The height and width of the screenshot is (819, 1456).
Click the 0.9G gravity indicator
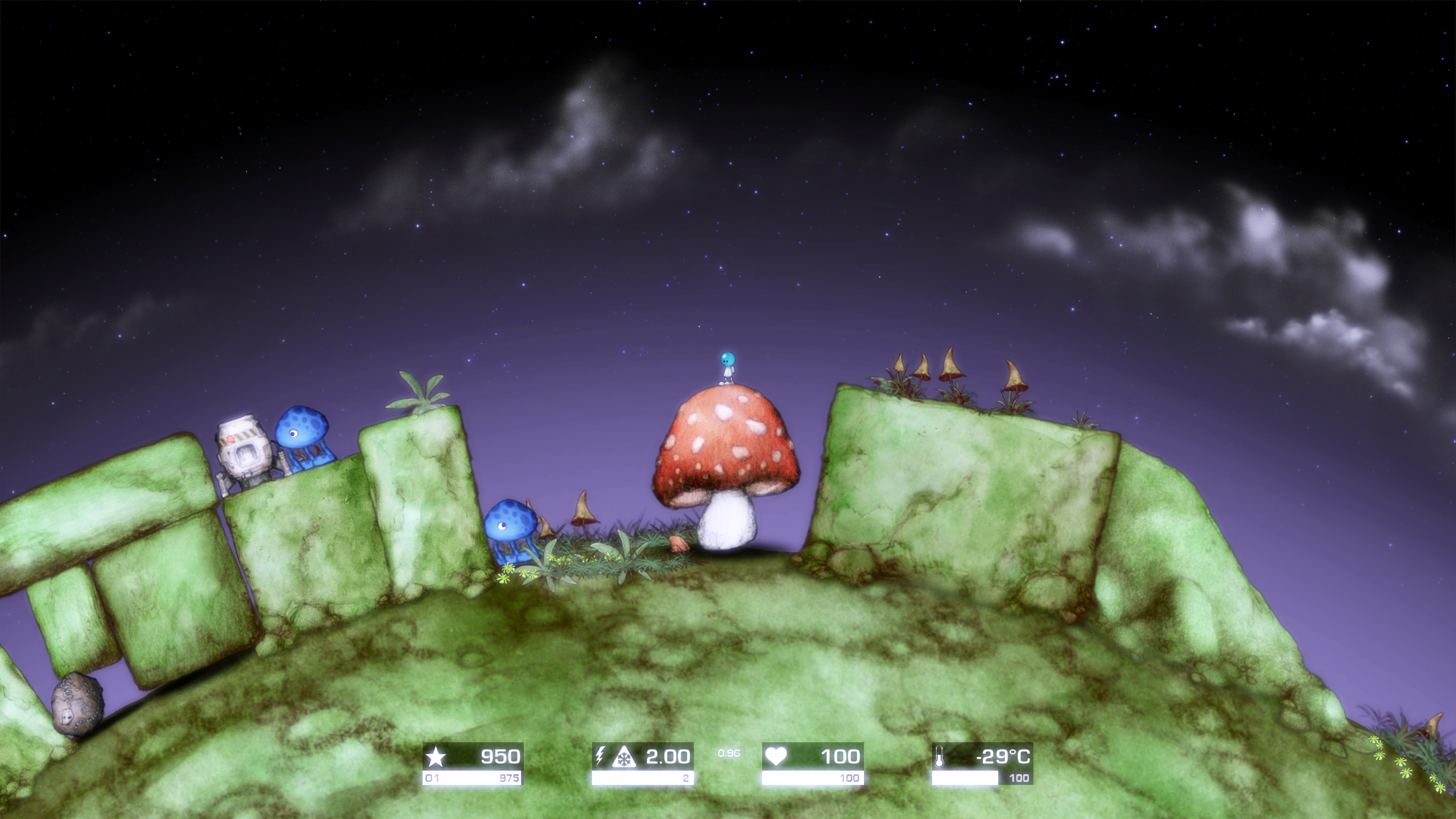pyautogui.click(x=730, y=753)
